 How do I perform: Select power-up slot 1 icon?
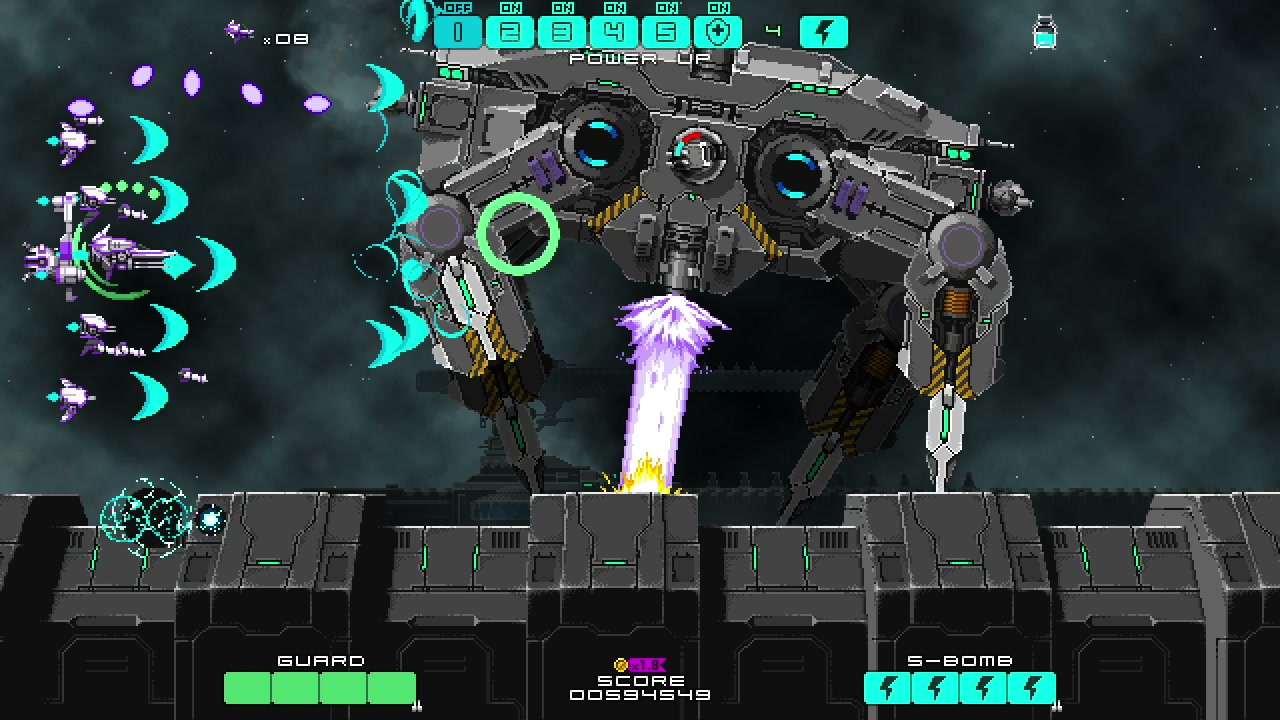pyautogui.click(x=458, y=31)
